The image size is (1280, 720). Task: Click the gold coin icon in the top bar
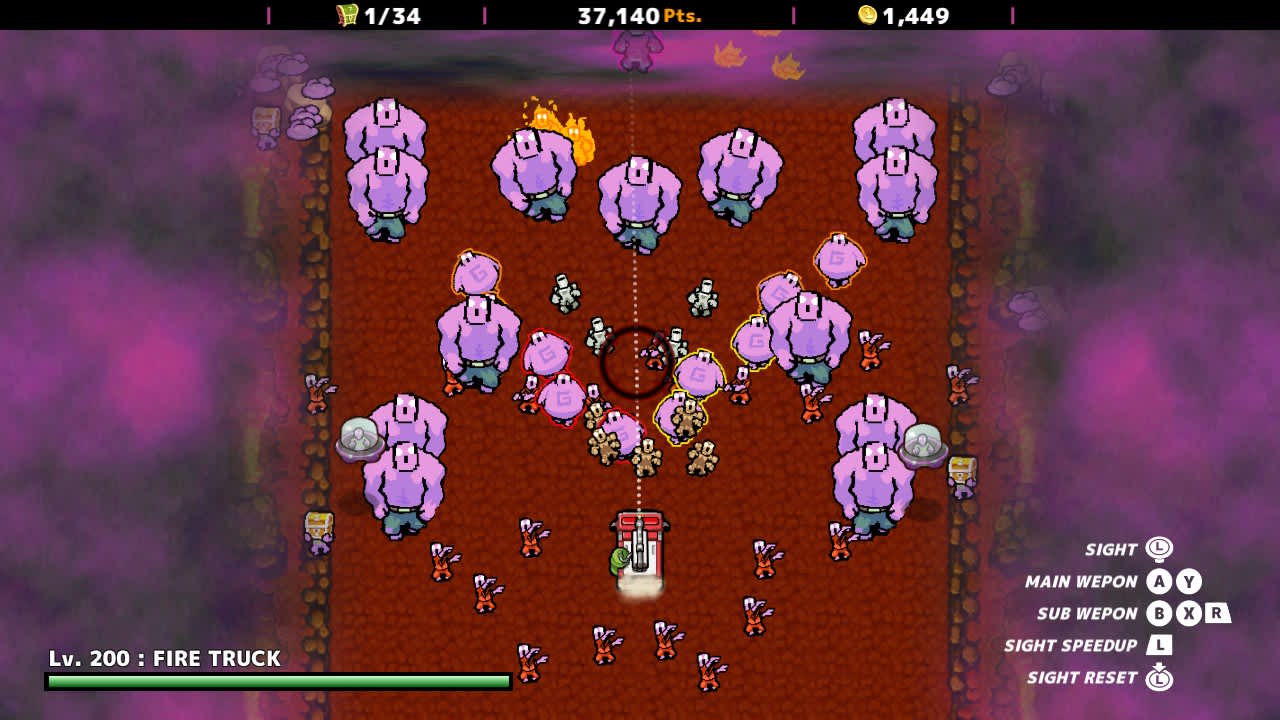click(x=867, y=15)
